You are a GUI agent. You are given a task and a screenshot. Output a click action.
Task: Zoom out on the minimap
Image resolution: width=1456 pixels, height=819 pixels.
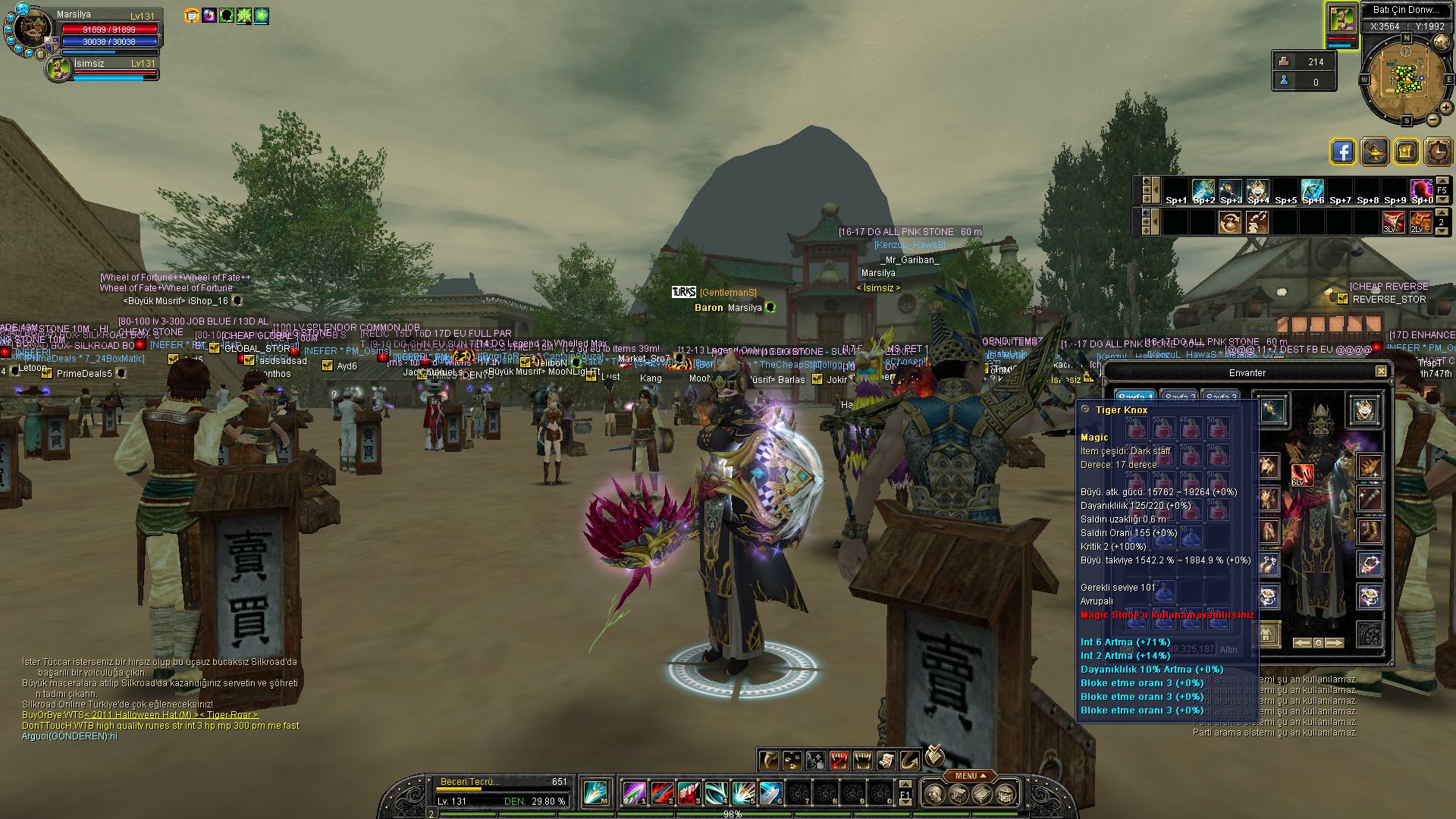(x=1434, y=120)
